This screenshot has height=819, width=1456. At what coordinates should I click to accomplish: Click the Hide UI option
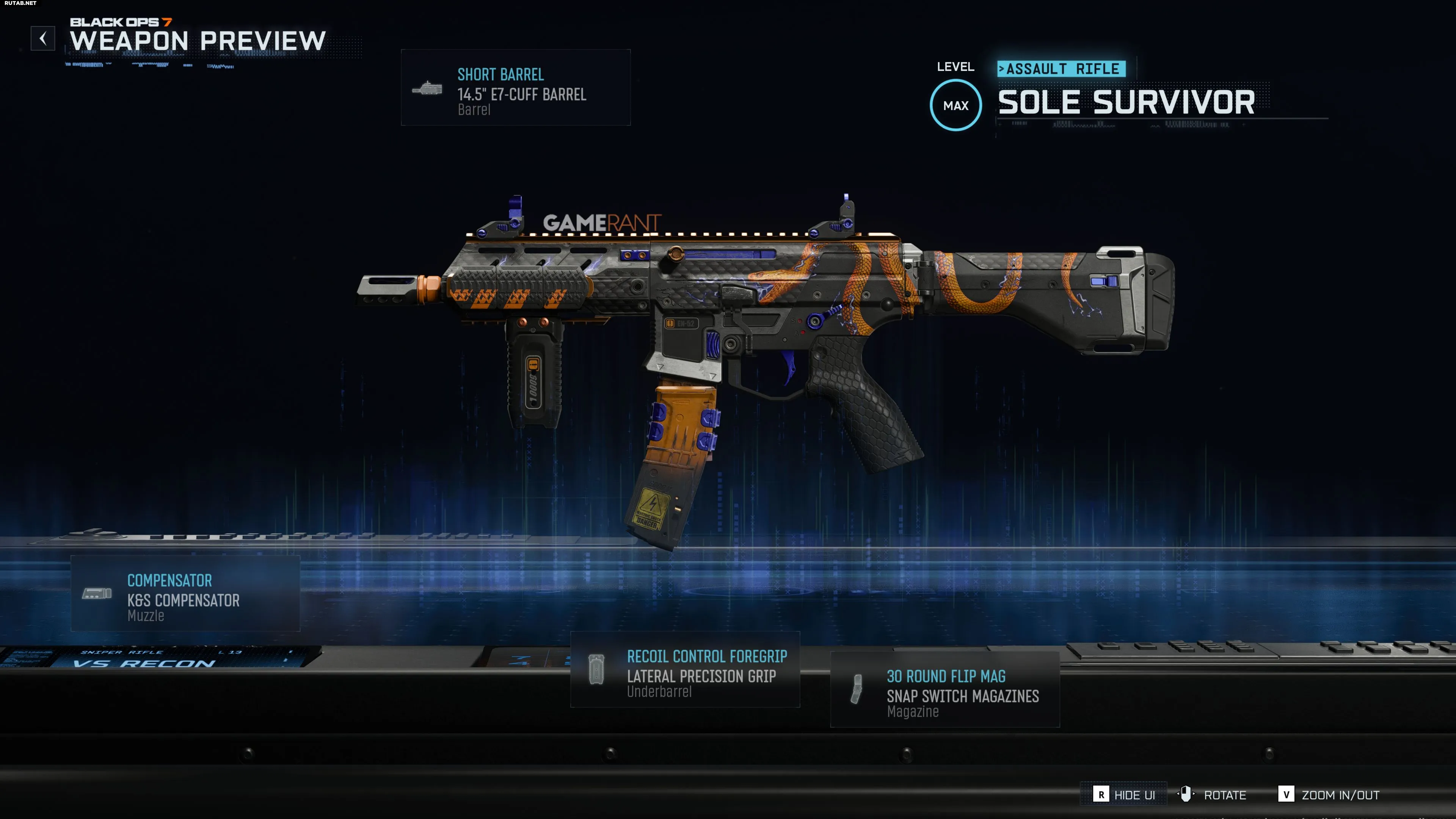click(1124, 795)
